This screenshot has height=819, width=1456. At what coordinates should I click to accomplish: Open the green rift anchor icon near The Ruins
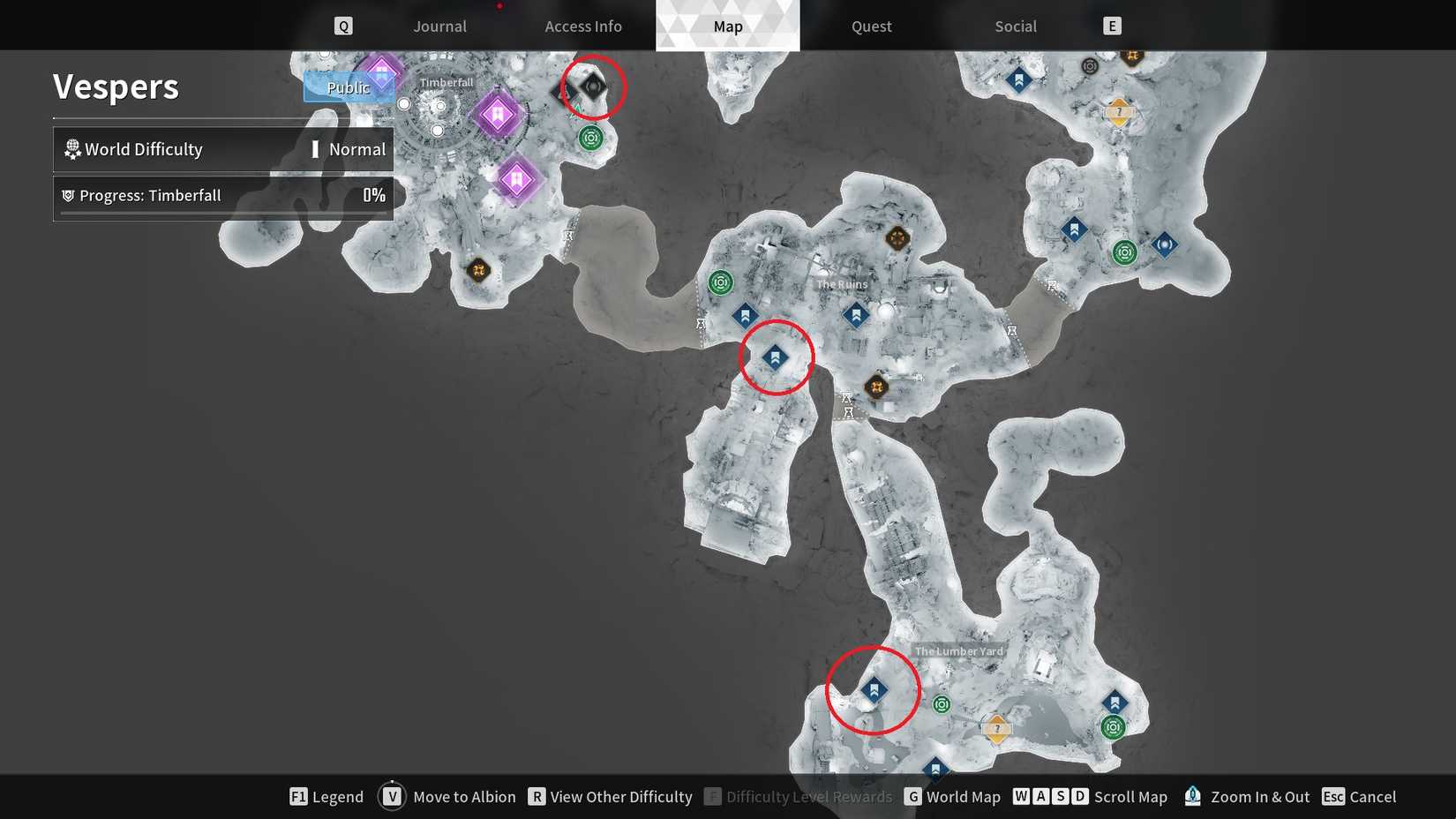pos(722,283)
